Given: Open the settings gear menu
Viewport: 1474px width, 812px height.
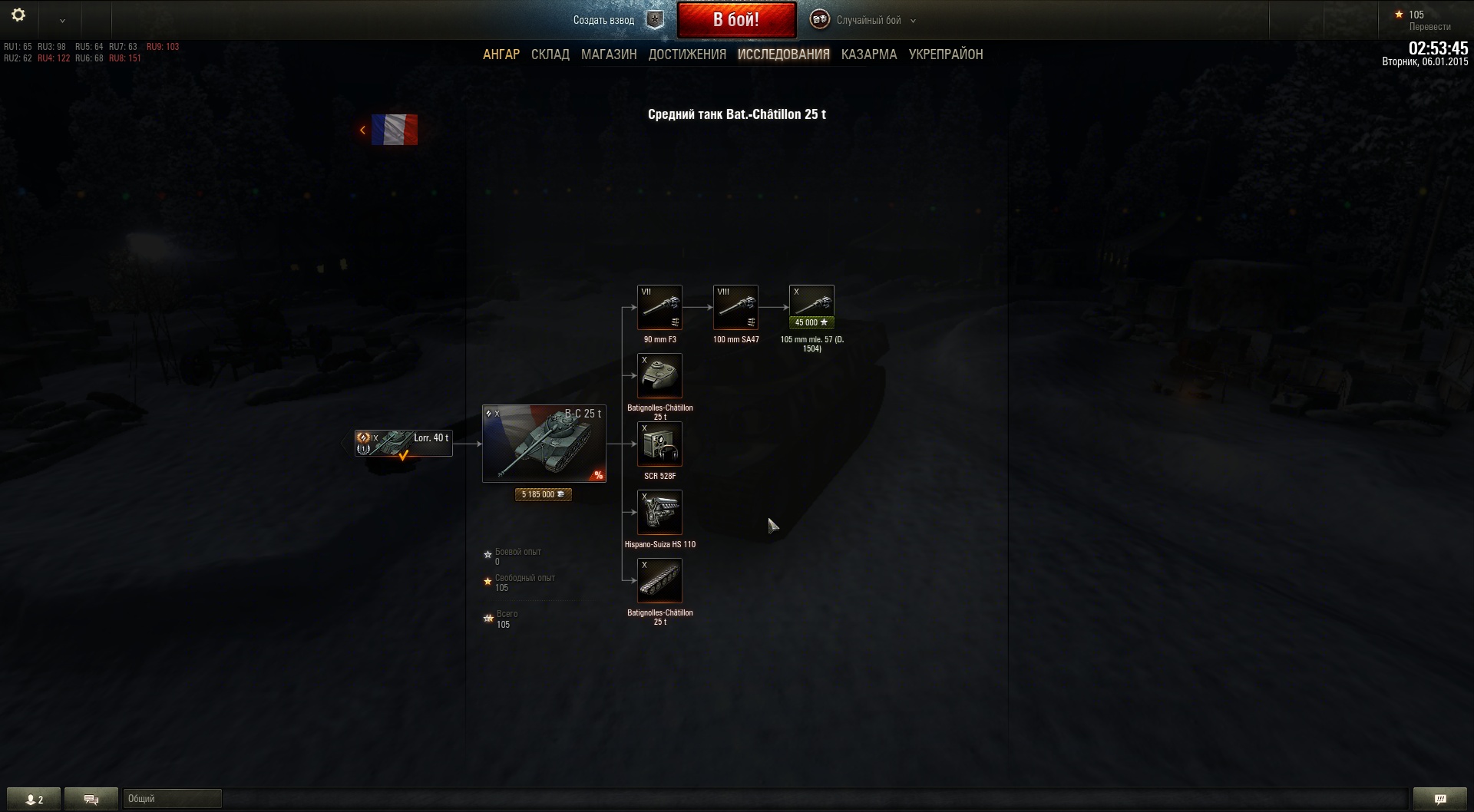Looking at the screenshot, I should click(18, 15).
